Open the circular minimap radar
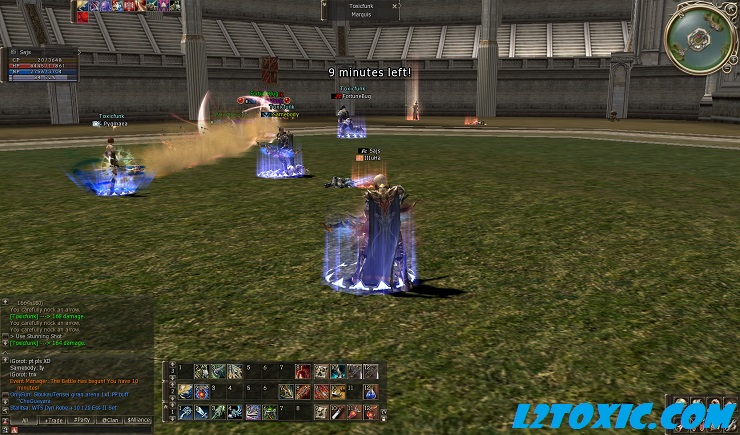 click(700, 38)
